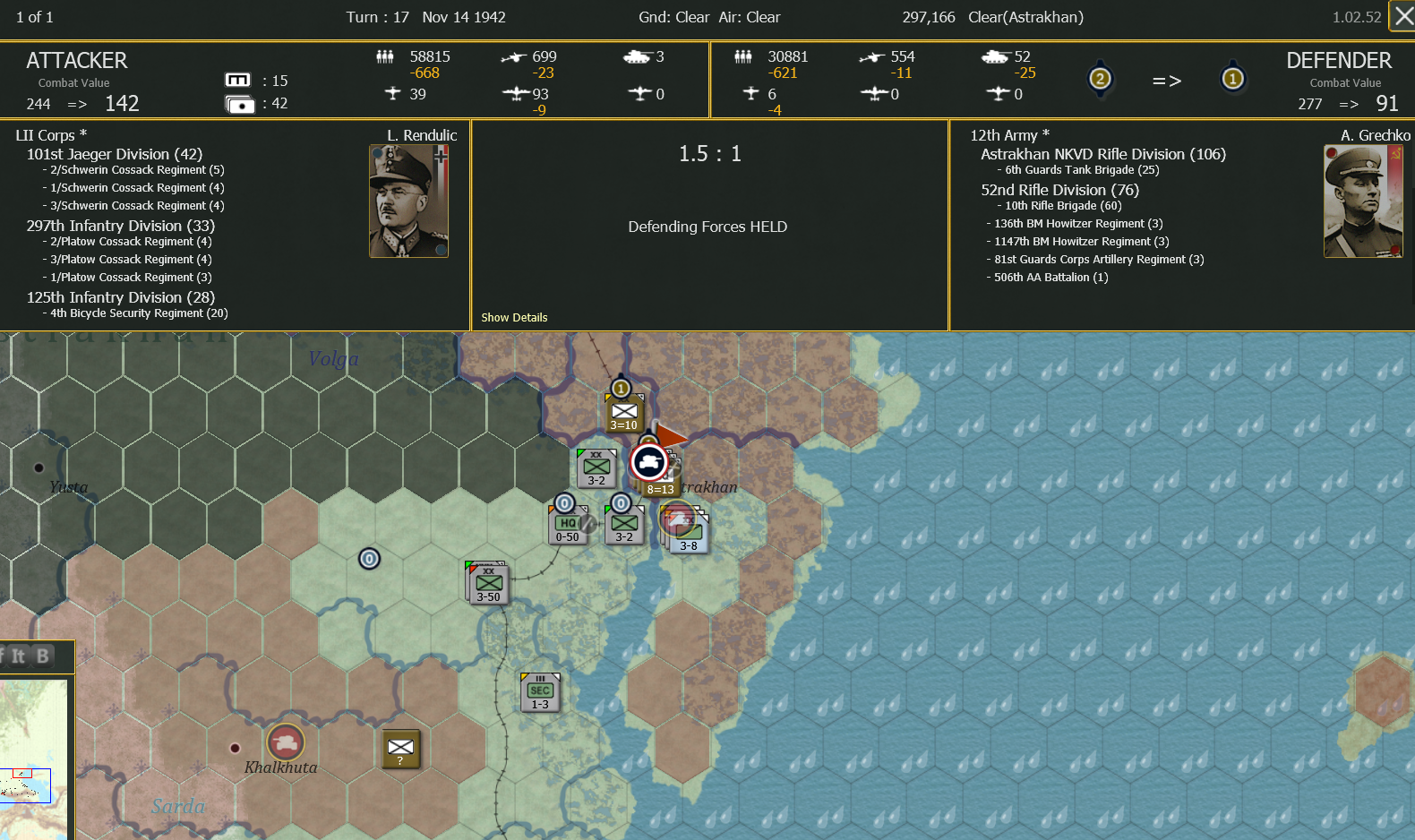This screenshot has width=1415, height=840.
Task: Click the circled 1 badge above the 3=10 unit
Action: 623,387
